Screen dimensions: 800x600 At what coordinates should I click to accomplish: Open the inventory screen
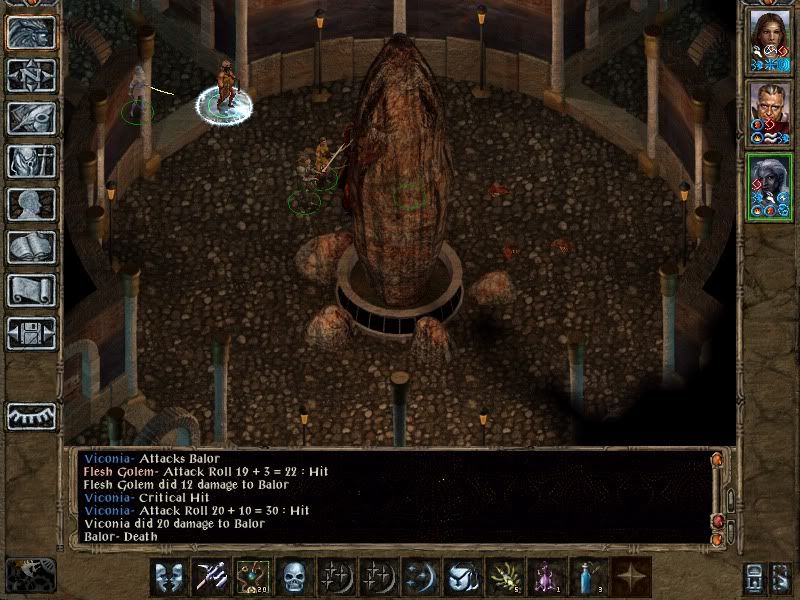[x=31, y=161]
